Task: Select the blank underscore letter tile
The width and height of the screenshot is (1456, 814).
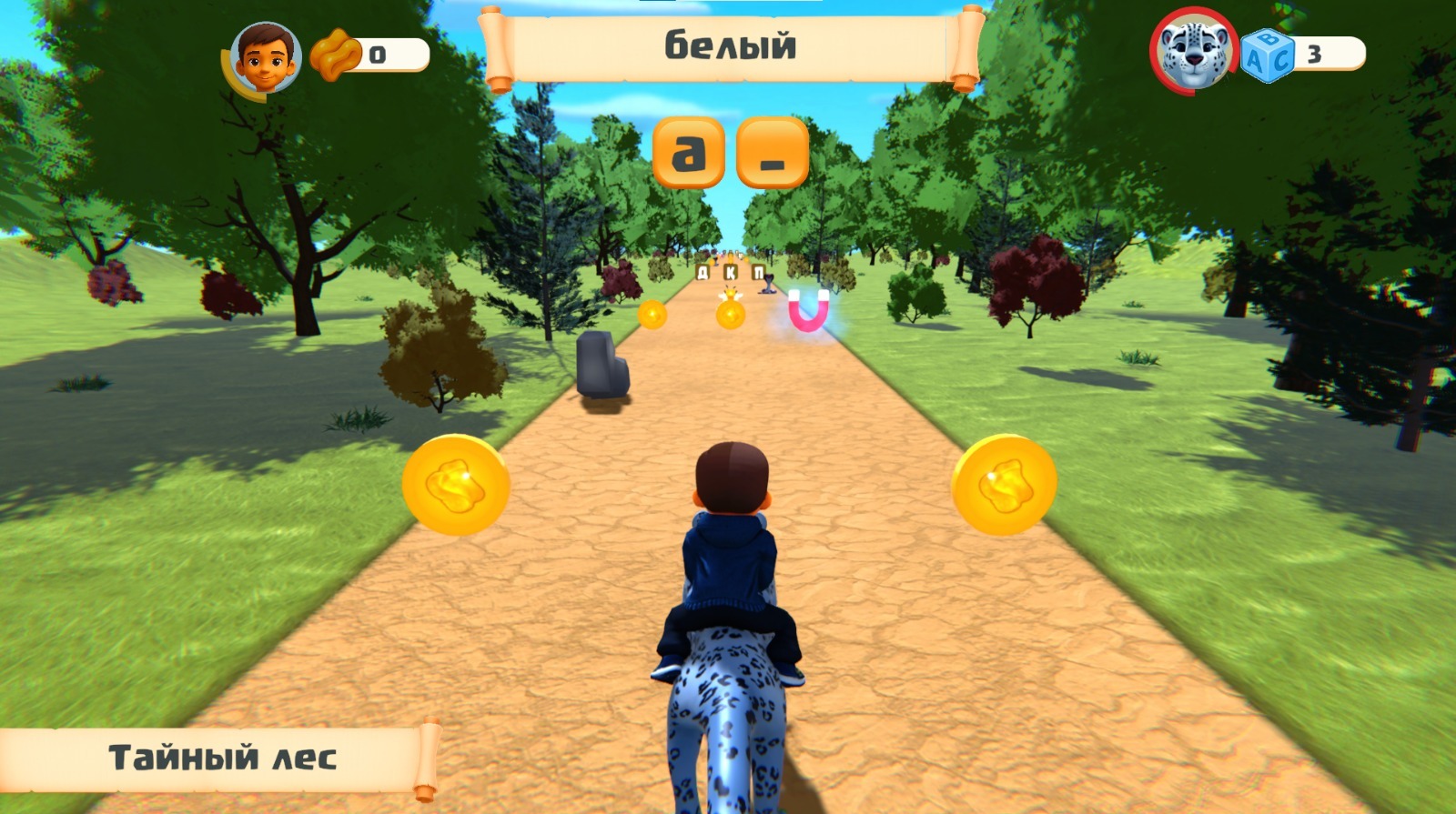Action: click(x=773, y=153)
